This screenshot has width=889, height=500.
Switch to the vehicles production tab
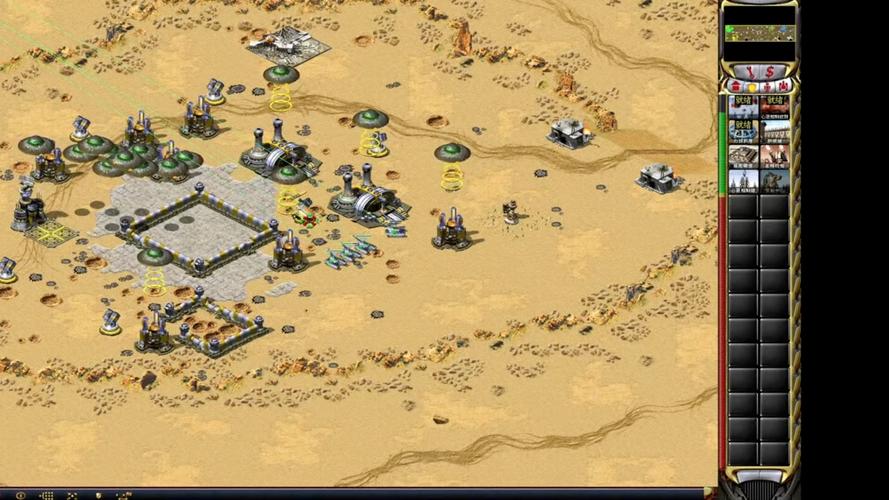point(782,87)
